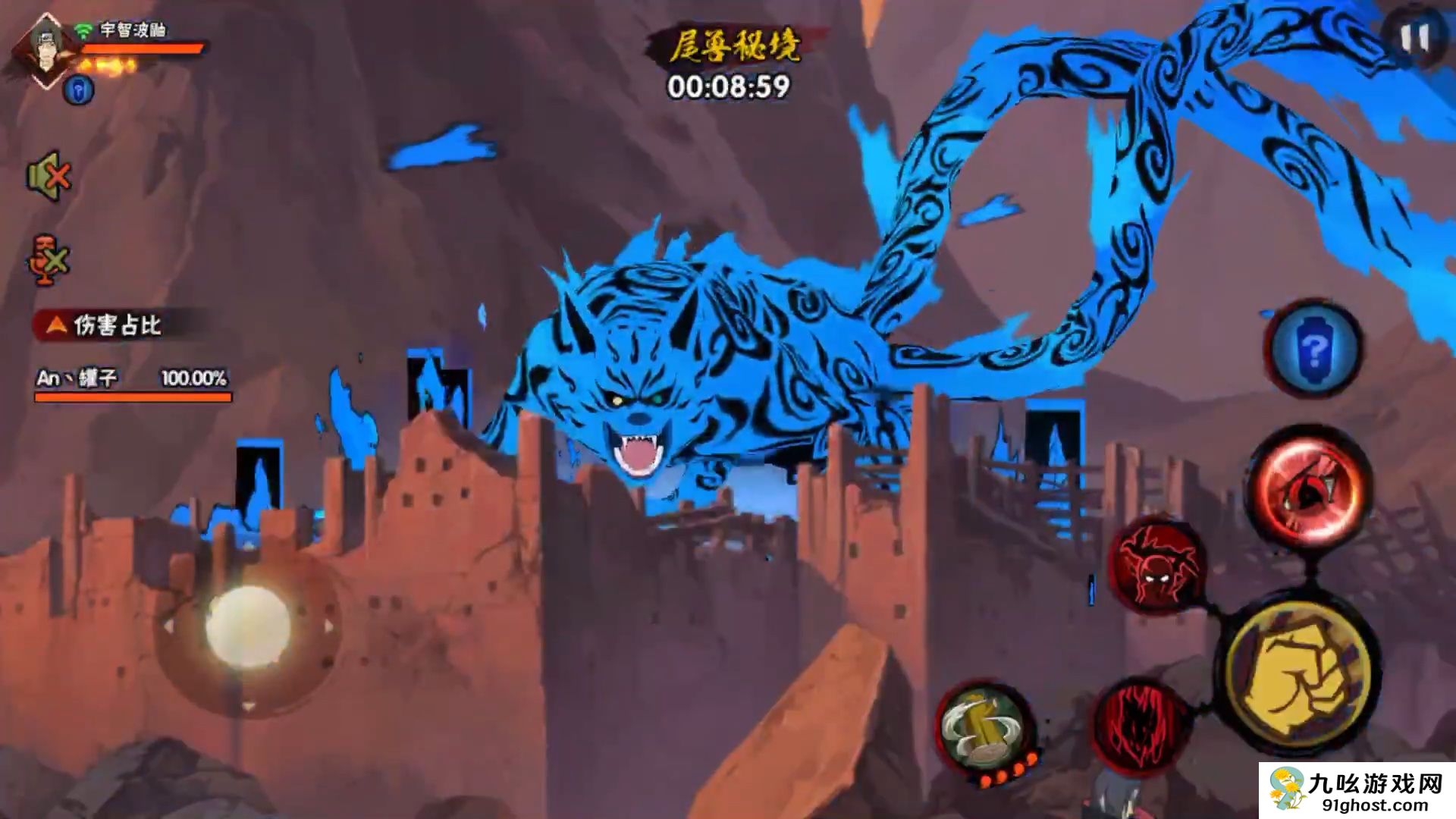
Task: Collapse the 伤害占比 damage share panel
Action: [55, 325]
